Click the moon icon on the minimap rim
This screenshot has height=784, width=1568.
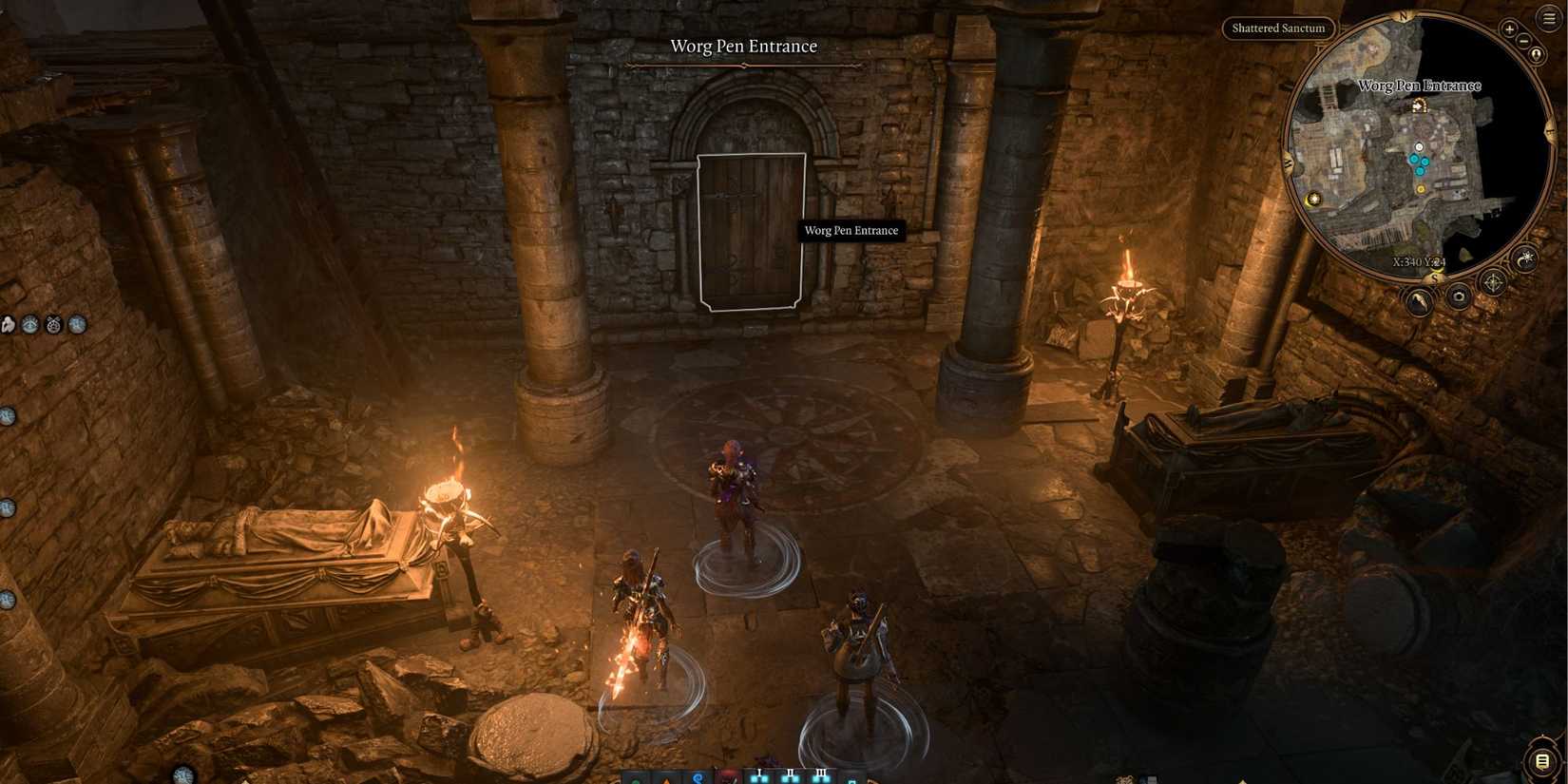click(x=1525, y=258)
